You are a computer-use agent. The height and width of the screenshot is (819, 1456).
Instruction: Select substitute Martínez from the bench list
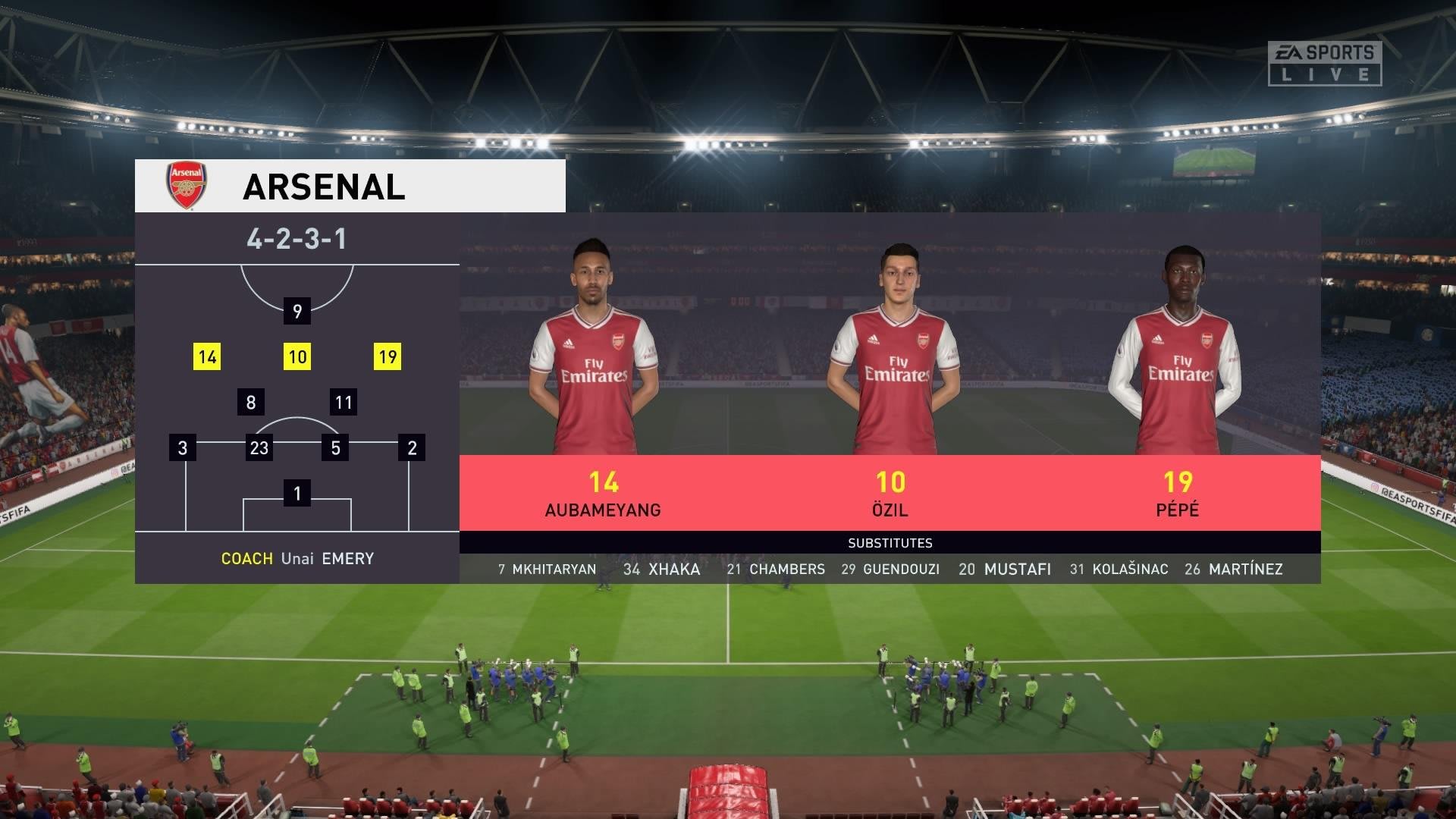pos(1234,570)
